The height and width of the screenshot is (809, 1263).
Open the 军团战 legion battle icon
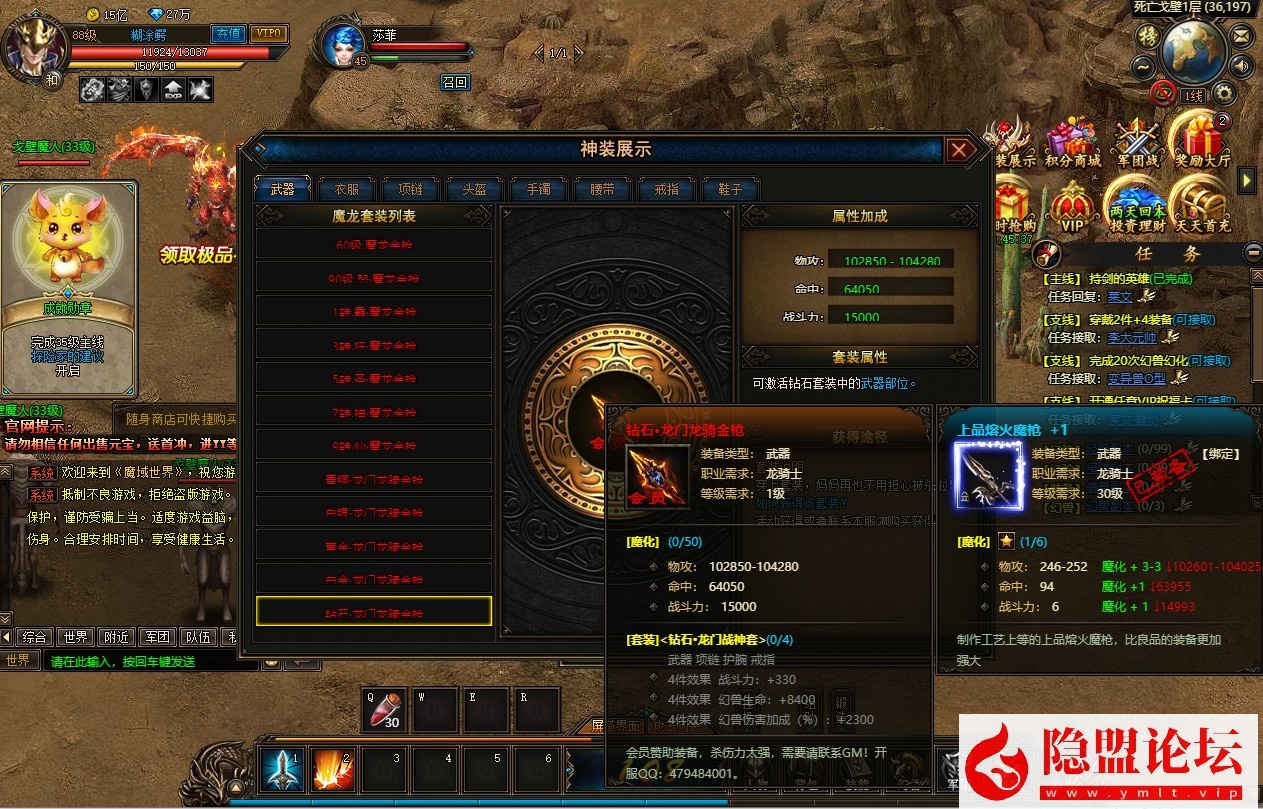pyautogui.click(x=1137, y=143)
